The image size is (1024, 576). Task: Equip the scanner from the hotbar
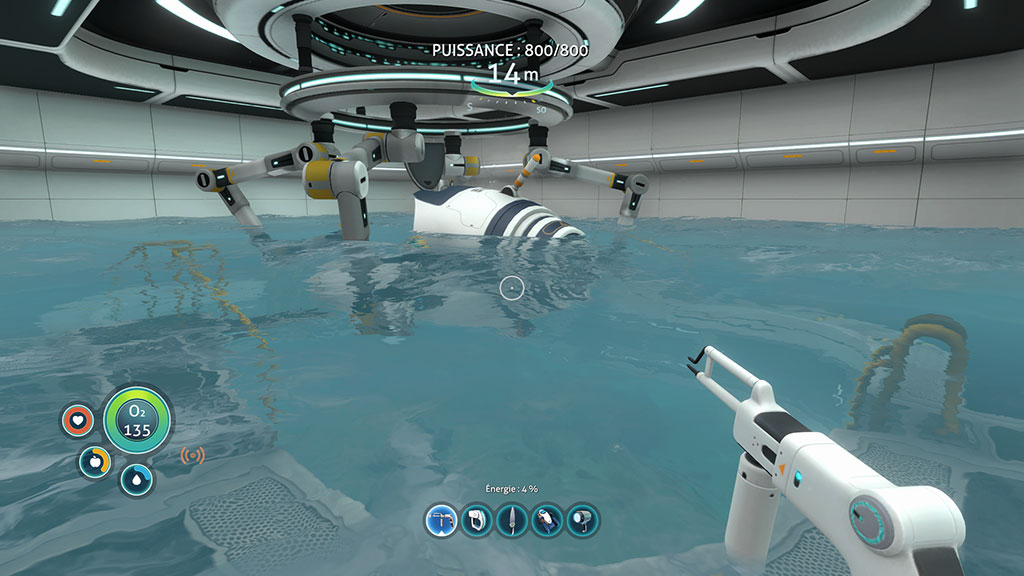[477, 520]
